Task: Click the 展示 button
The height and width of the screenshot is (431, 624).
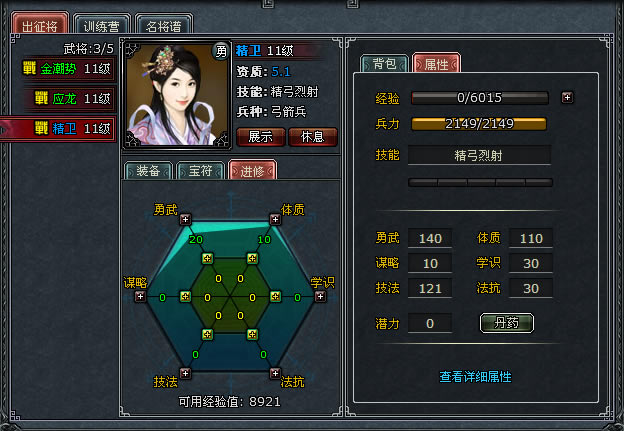Action: pos(261,136)
